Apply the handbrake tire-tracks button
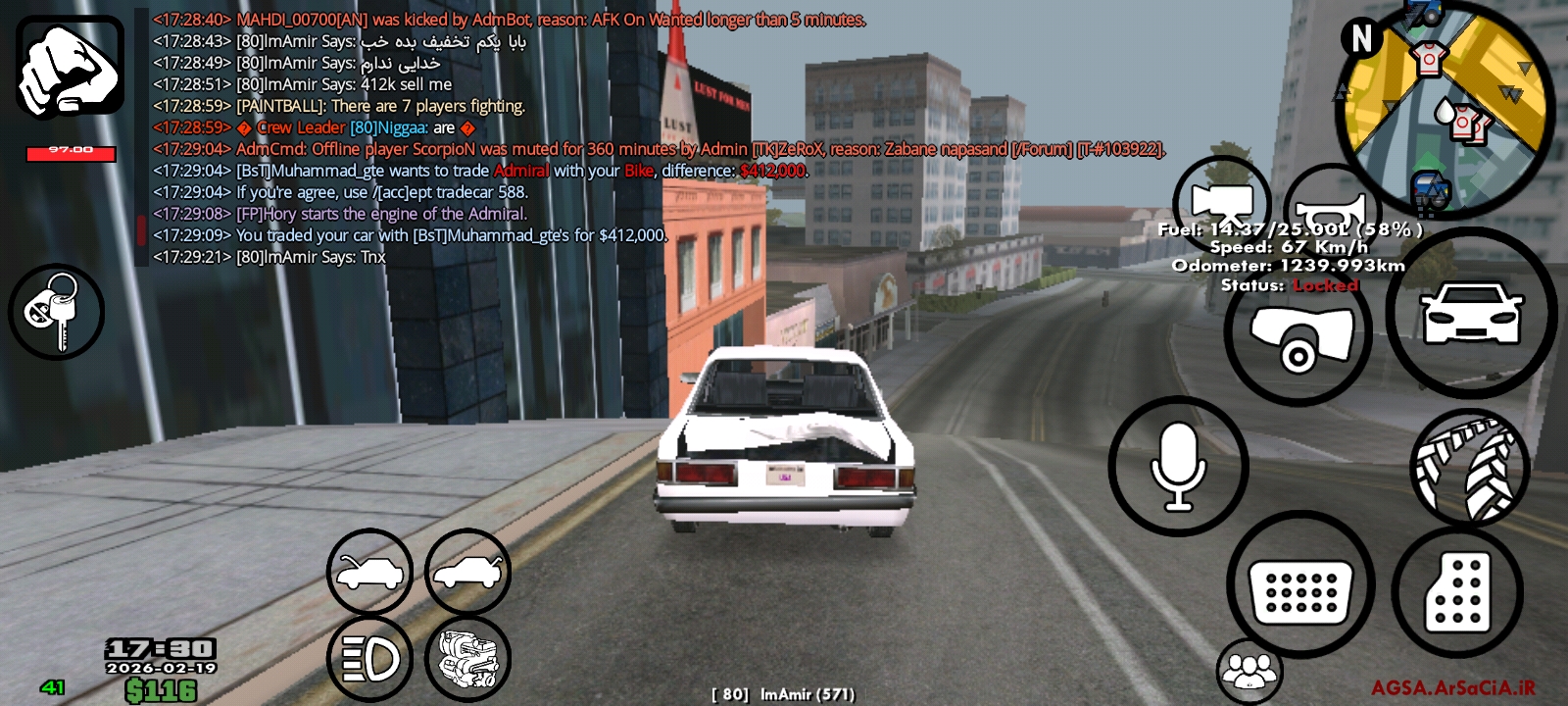The image size is (1568, 706). [x=1469, y=467]
